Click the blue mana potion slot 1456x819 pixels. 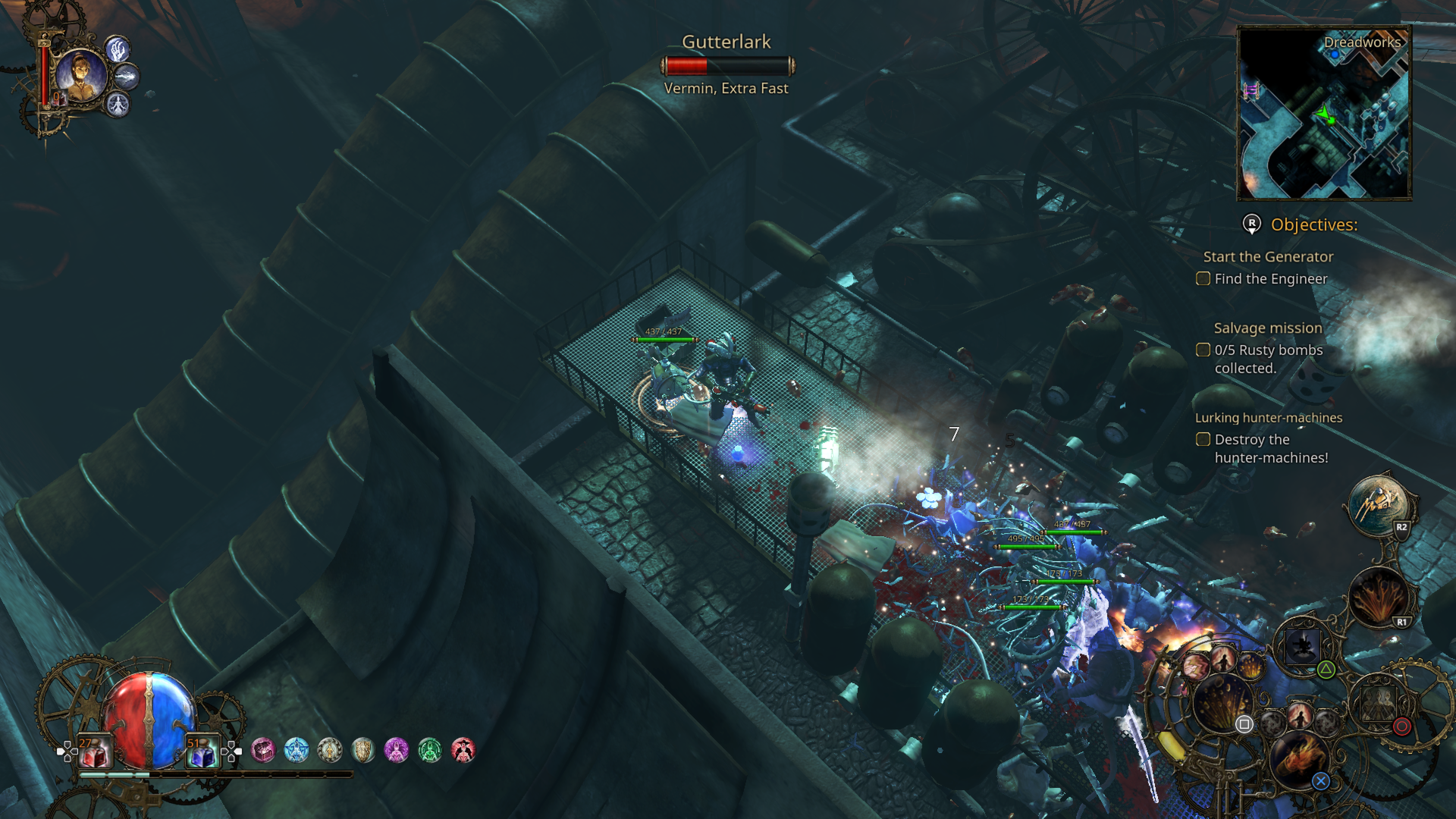202,750
